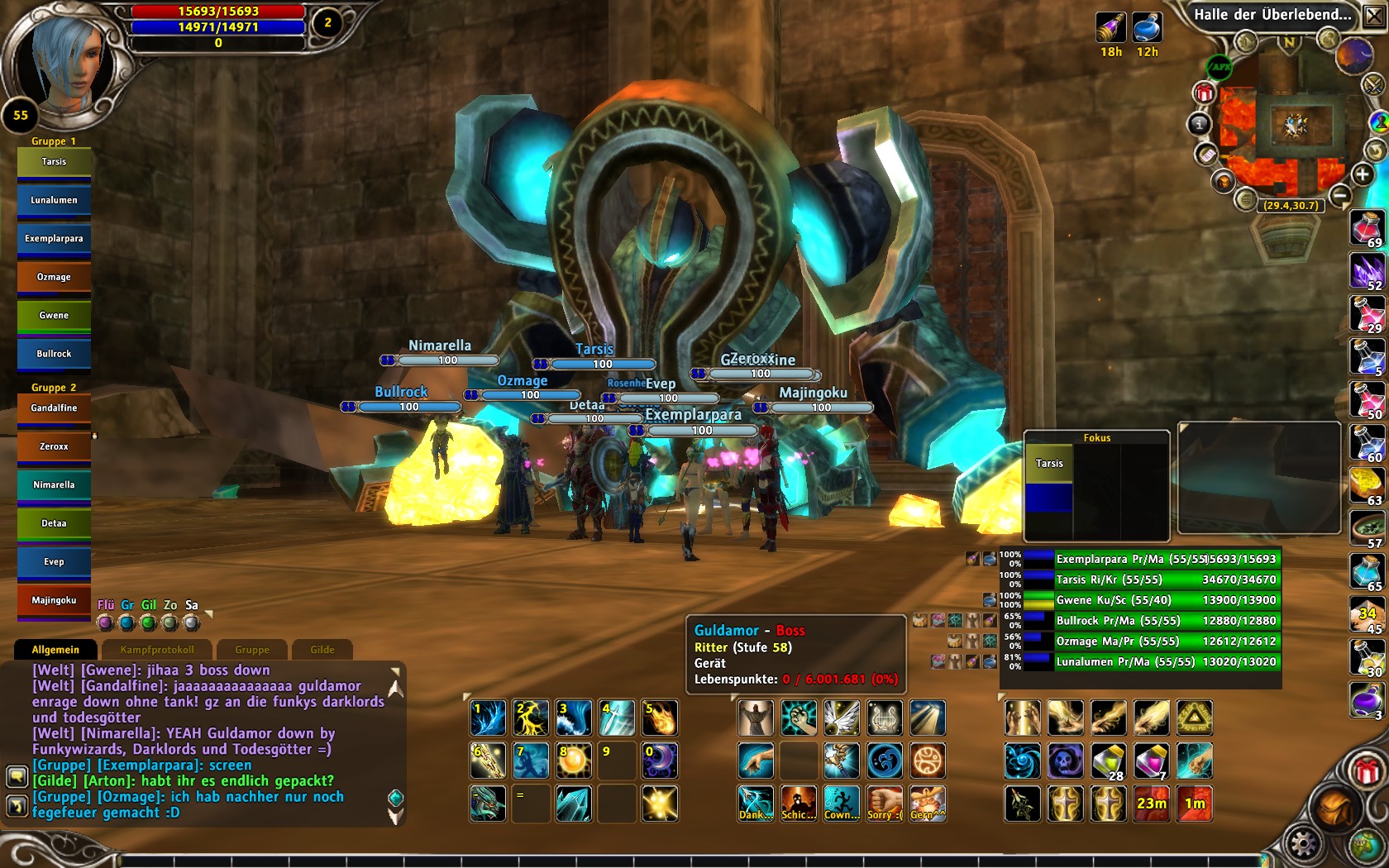Image resolution: width=1389 pixels, height=868 pixels.
Task: Click the 'Sorry :(' fist emote macro
Action: 884,804
